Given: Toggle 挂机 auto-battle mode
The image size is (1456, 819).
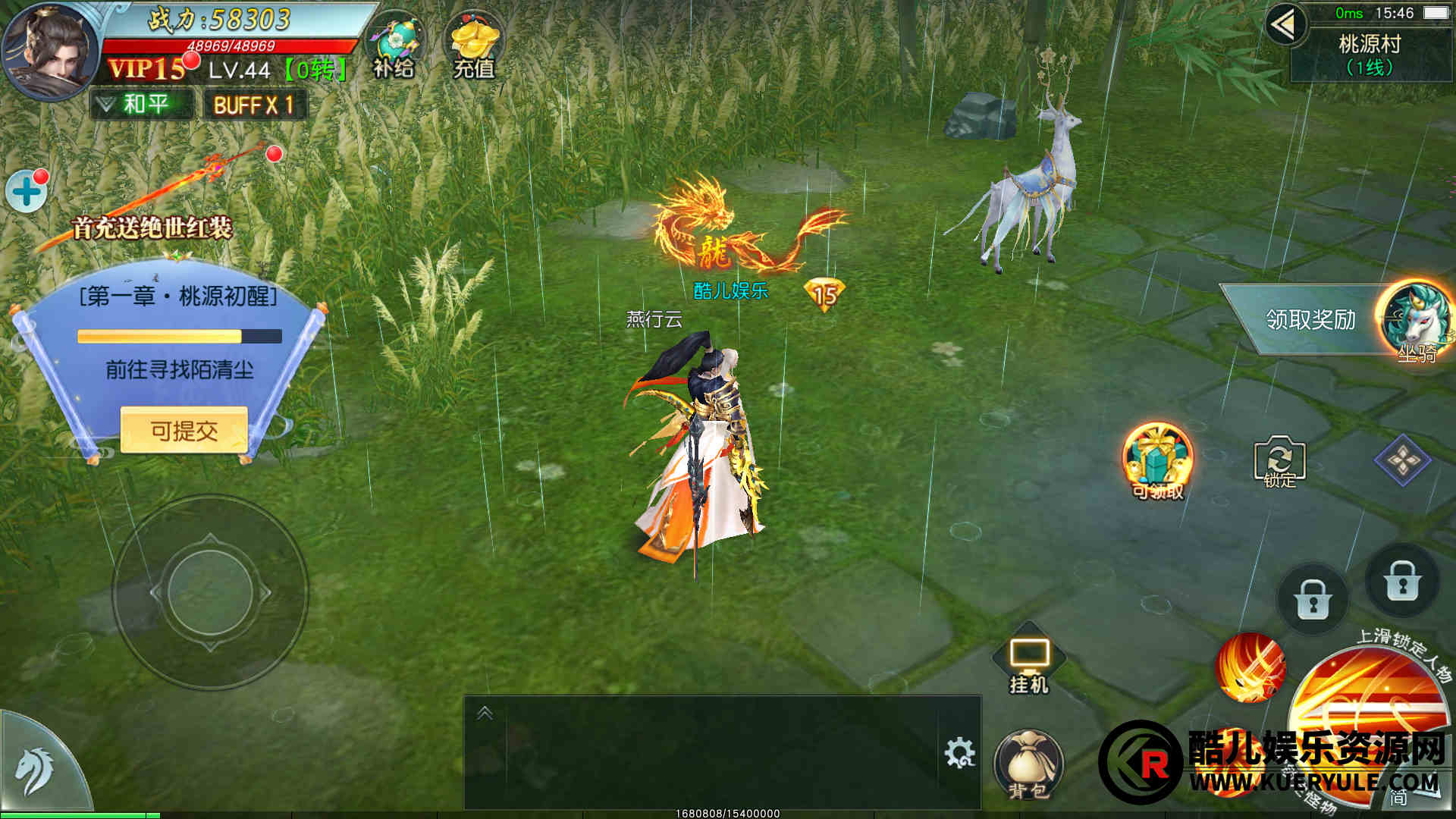Looking at the screenshot, I should click(1028, 661).
